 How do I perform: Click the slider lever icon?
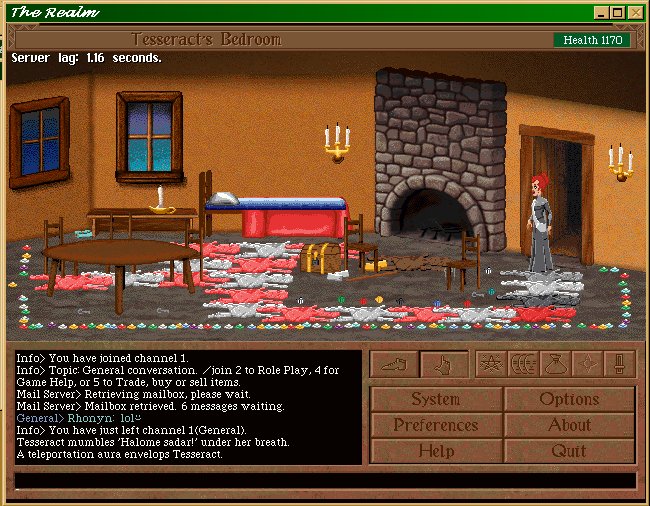[x=619, y=364]
